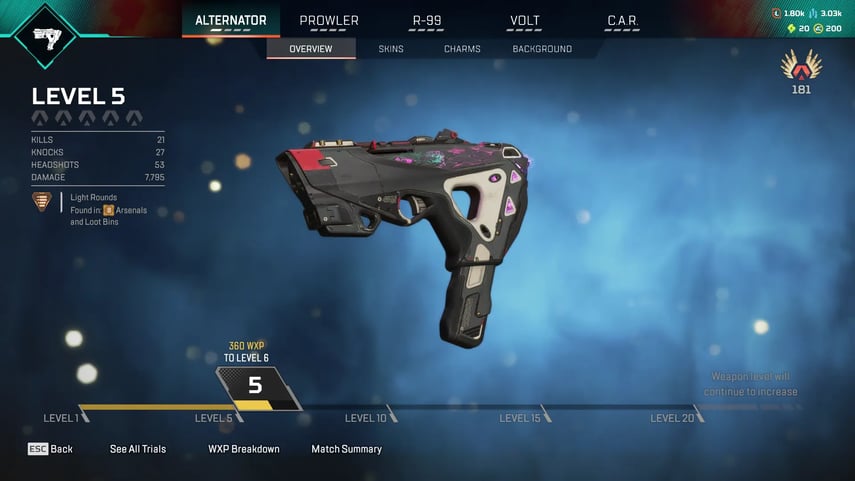Click the current level 5 badge
This screenshot has width=855, height=481.
(x=256, y=386)
